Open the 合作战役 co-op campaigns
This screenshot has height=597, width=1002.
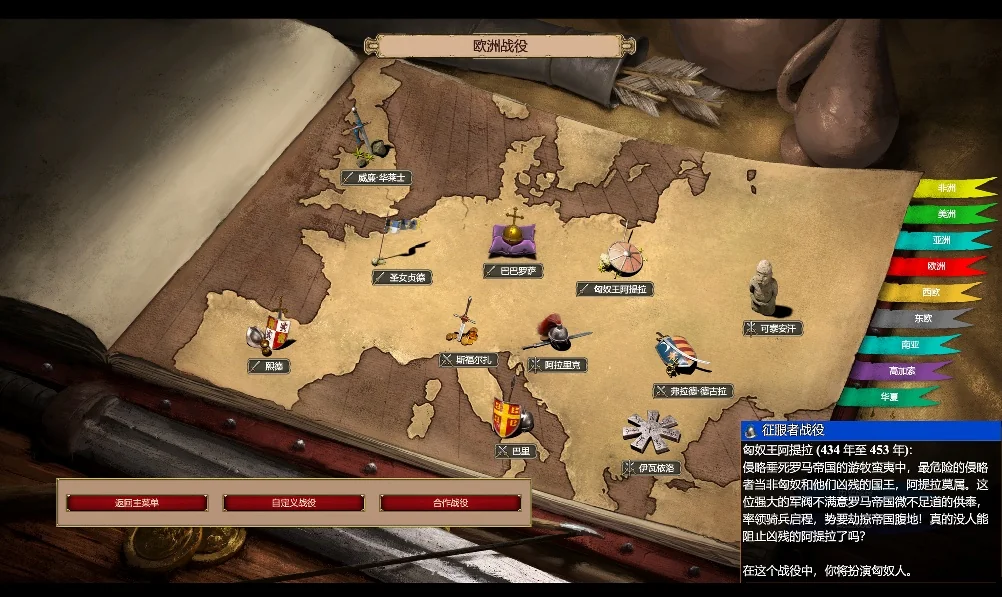[450, 503]
